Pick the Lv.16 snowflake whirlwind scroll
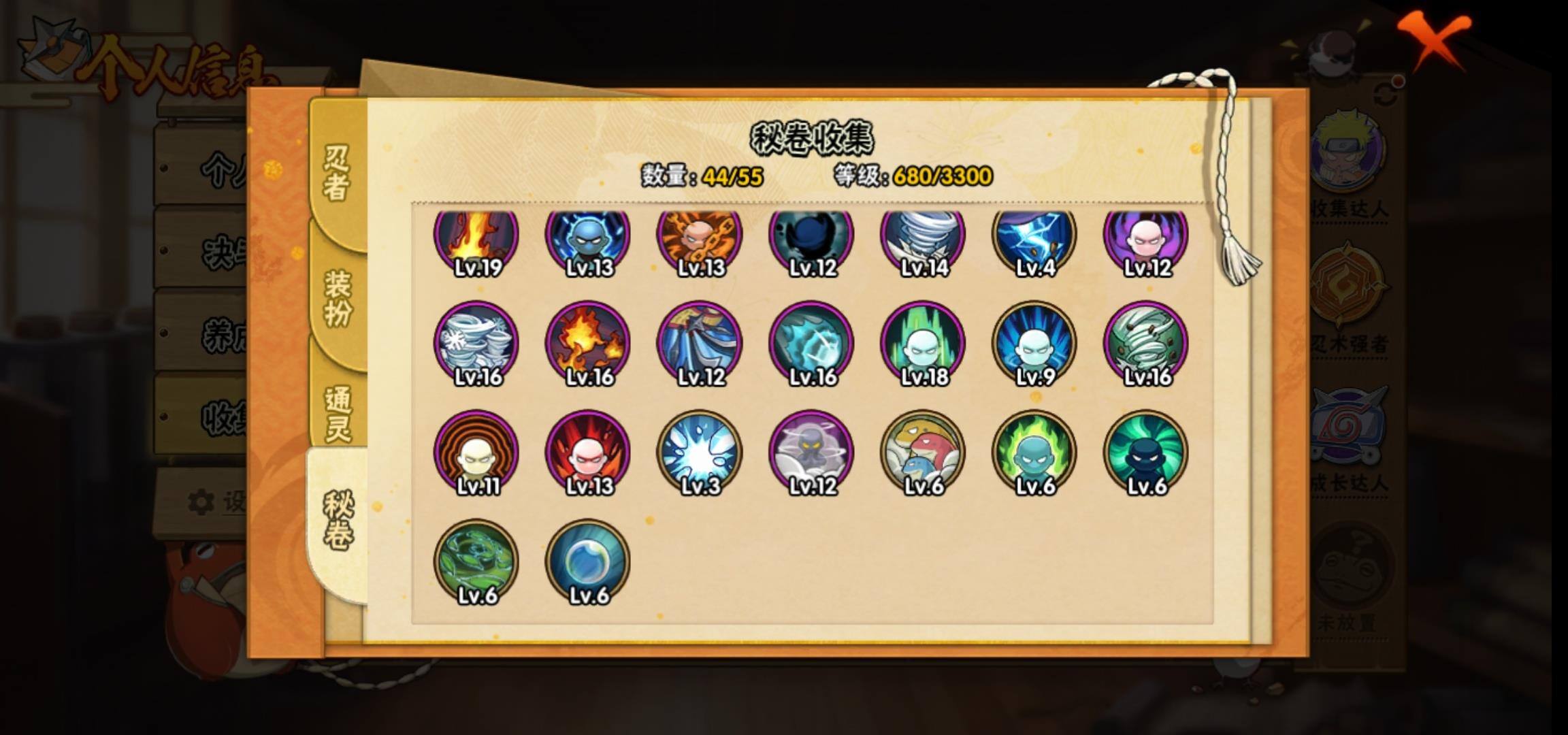1568x735 pixels. [476, 344]
